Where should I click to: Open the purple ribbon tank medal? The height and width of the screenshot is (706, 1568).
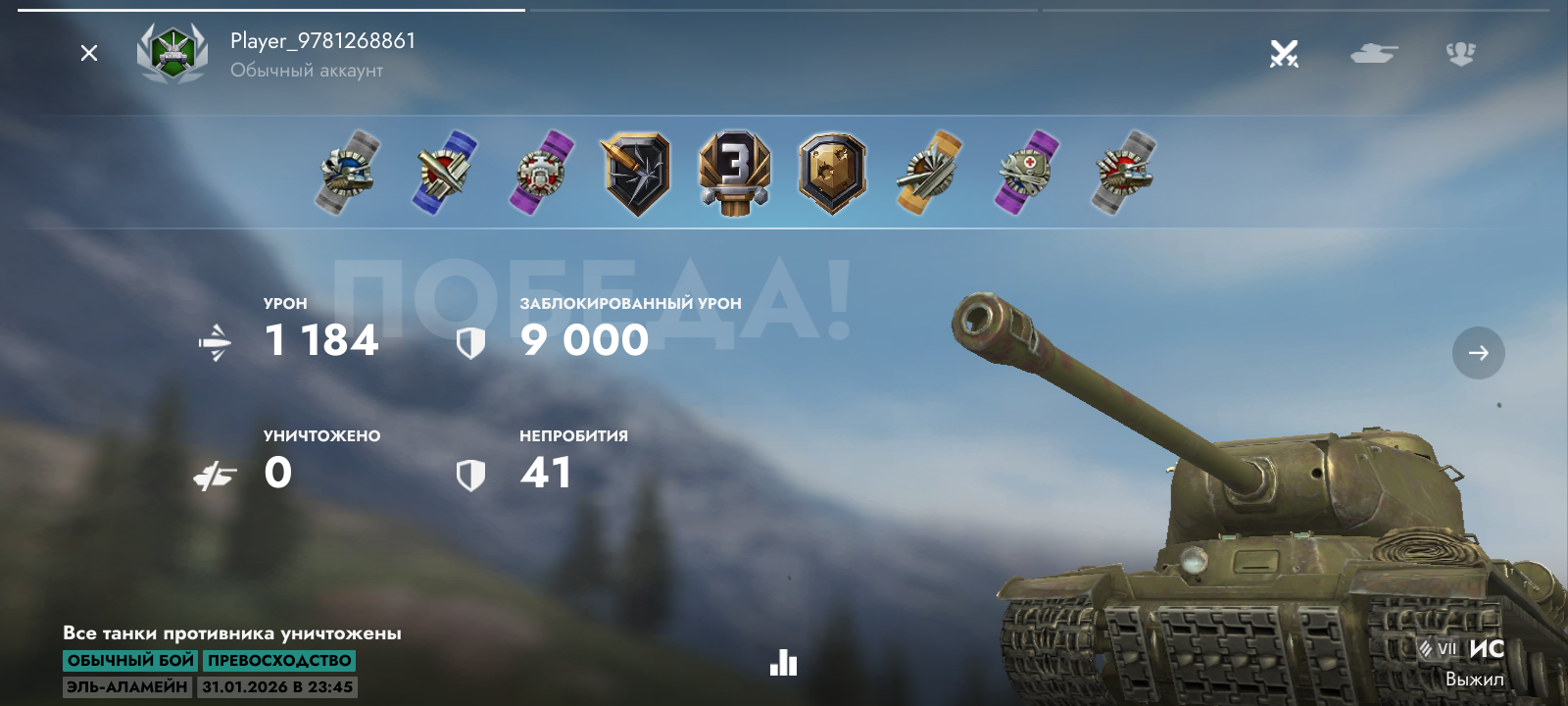[x=540, y=173]
